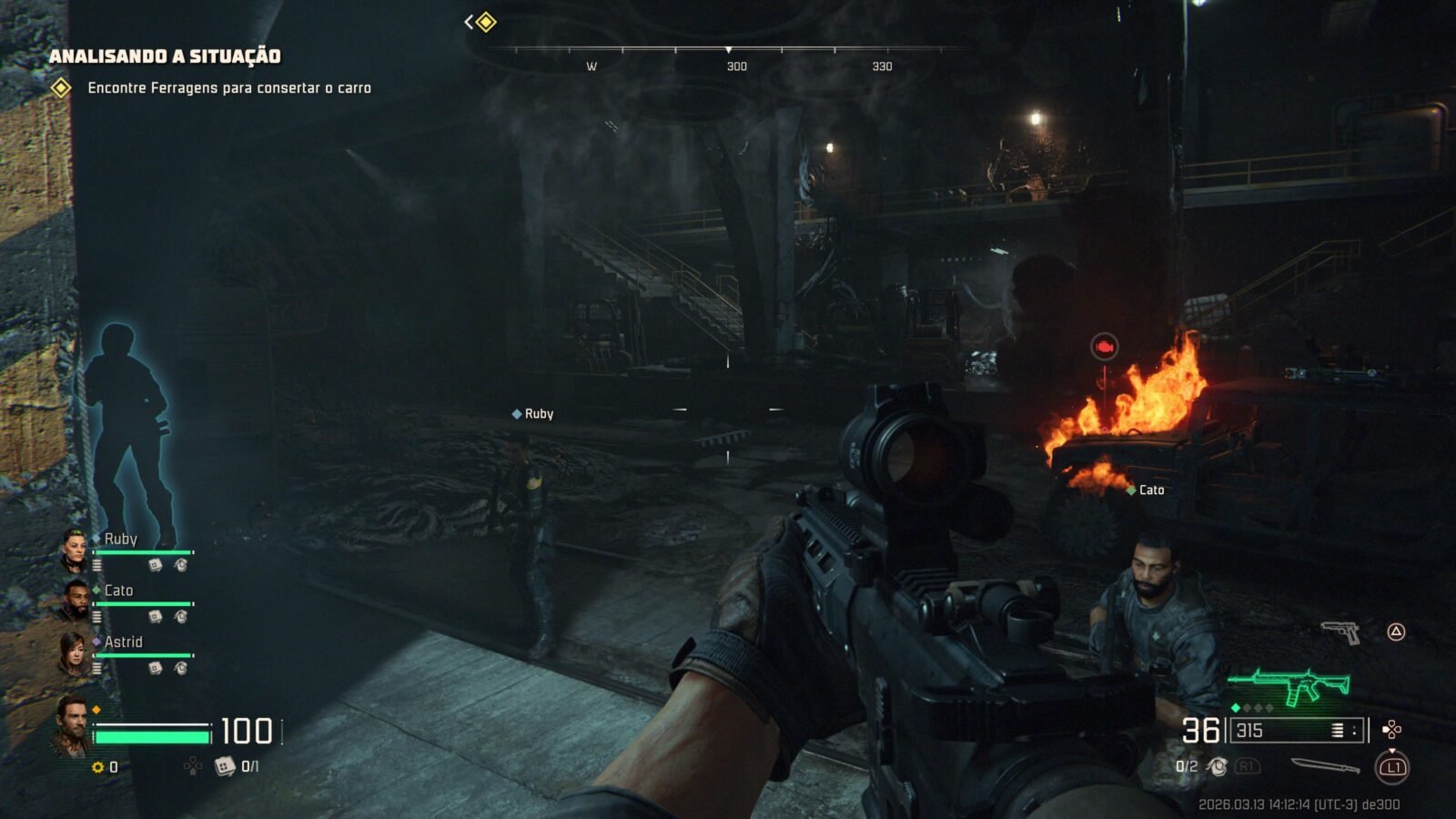Click the yellow objective marker on the compass
The image size is (1456, 819).
[x=486, y=22]
